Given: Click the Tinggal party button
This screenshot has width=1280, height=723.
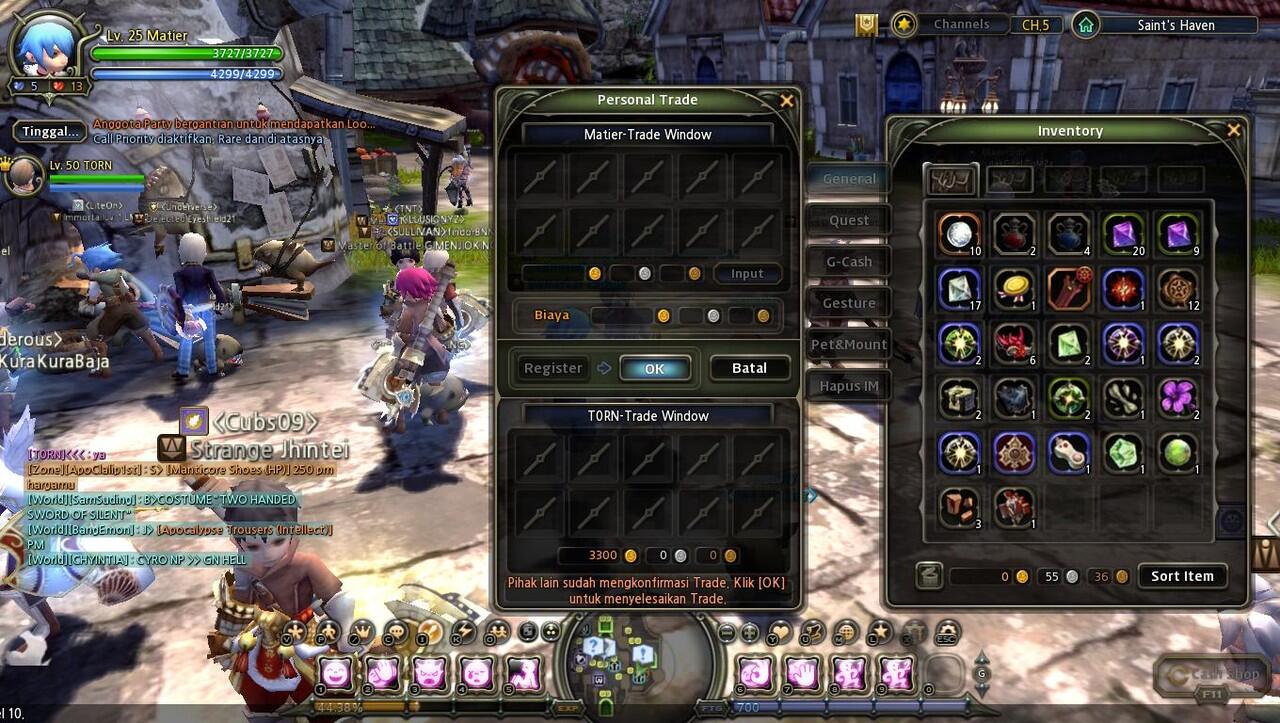Looking at the screenshot, I should click(x=50, y=131).
